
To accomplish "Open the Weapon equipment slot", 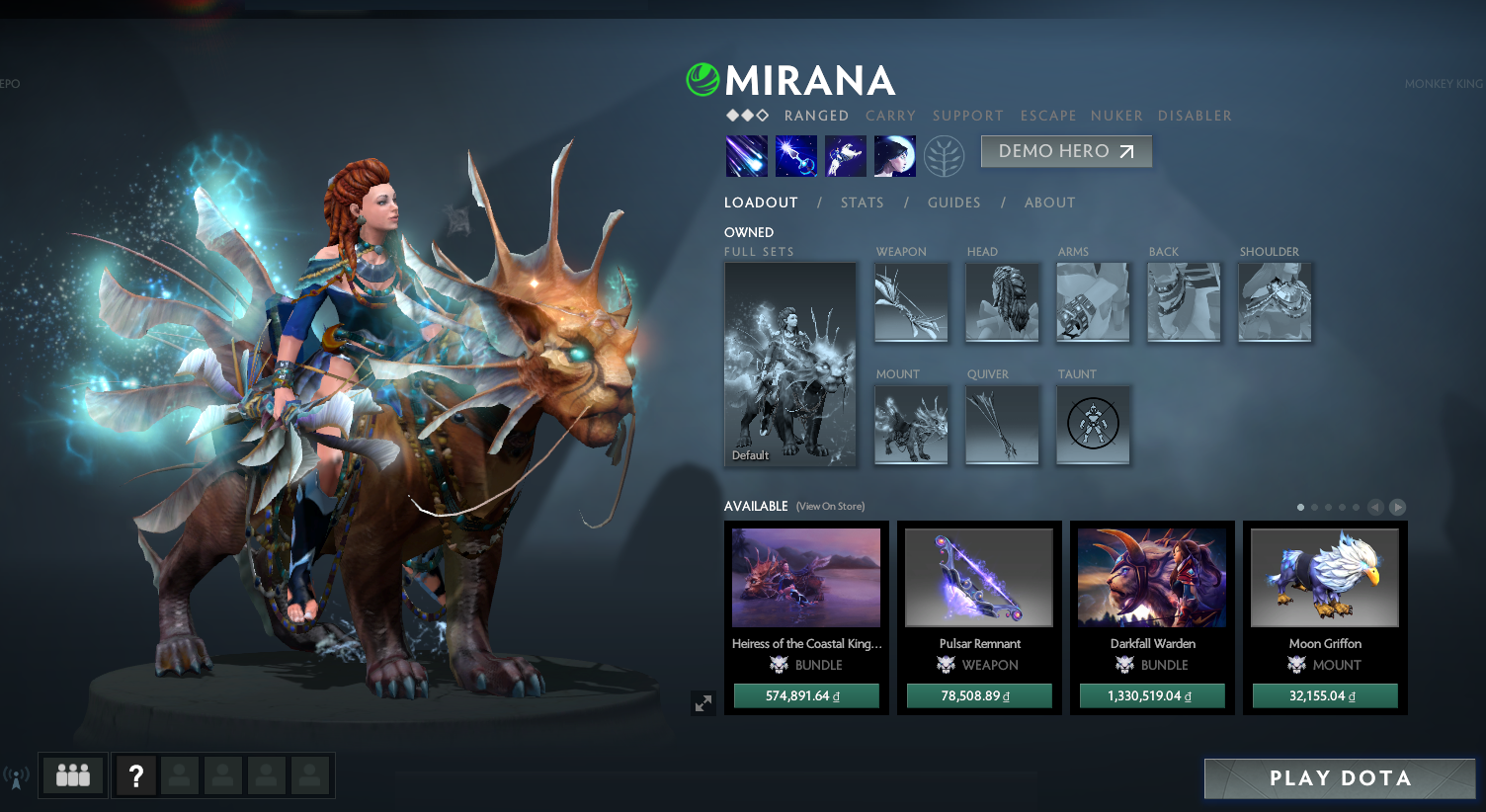I will point(911,302).
